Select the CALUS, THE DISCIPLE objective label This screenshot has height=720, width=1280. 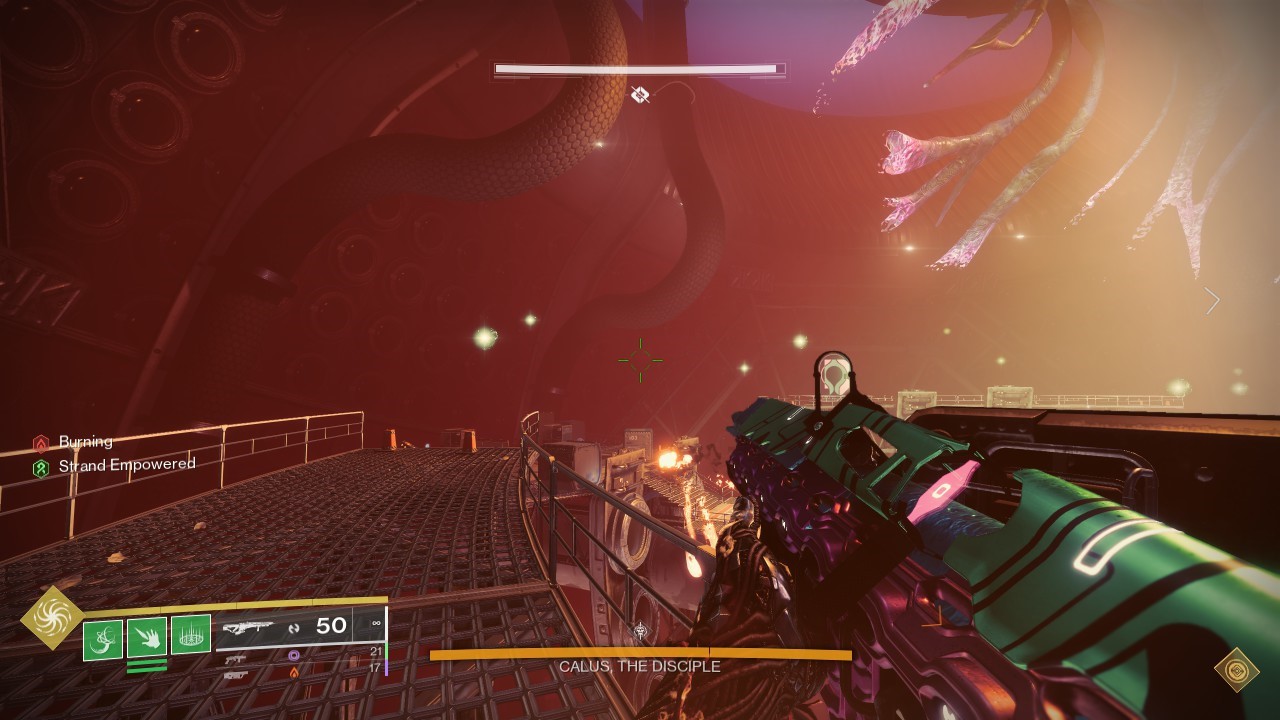640,667
